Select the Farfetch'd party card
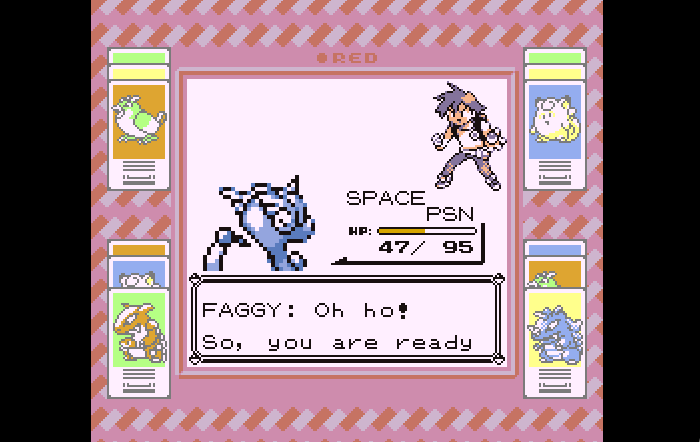 coord(139,118)
